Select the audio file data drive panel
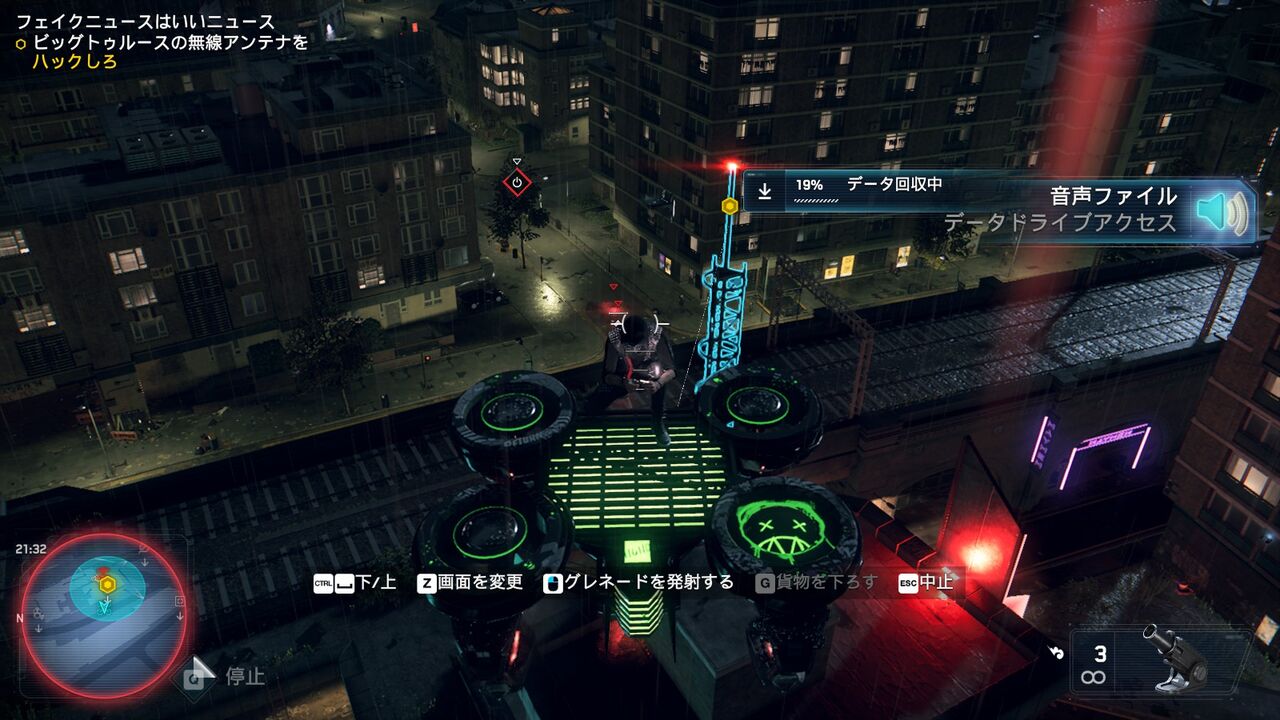Image resolution: width=1280 pixels, height=720 pixels. click(1000, 209)
